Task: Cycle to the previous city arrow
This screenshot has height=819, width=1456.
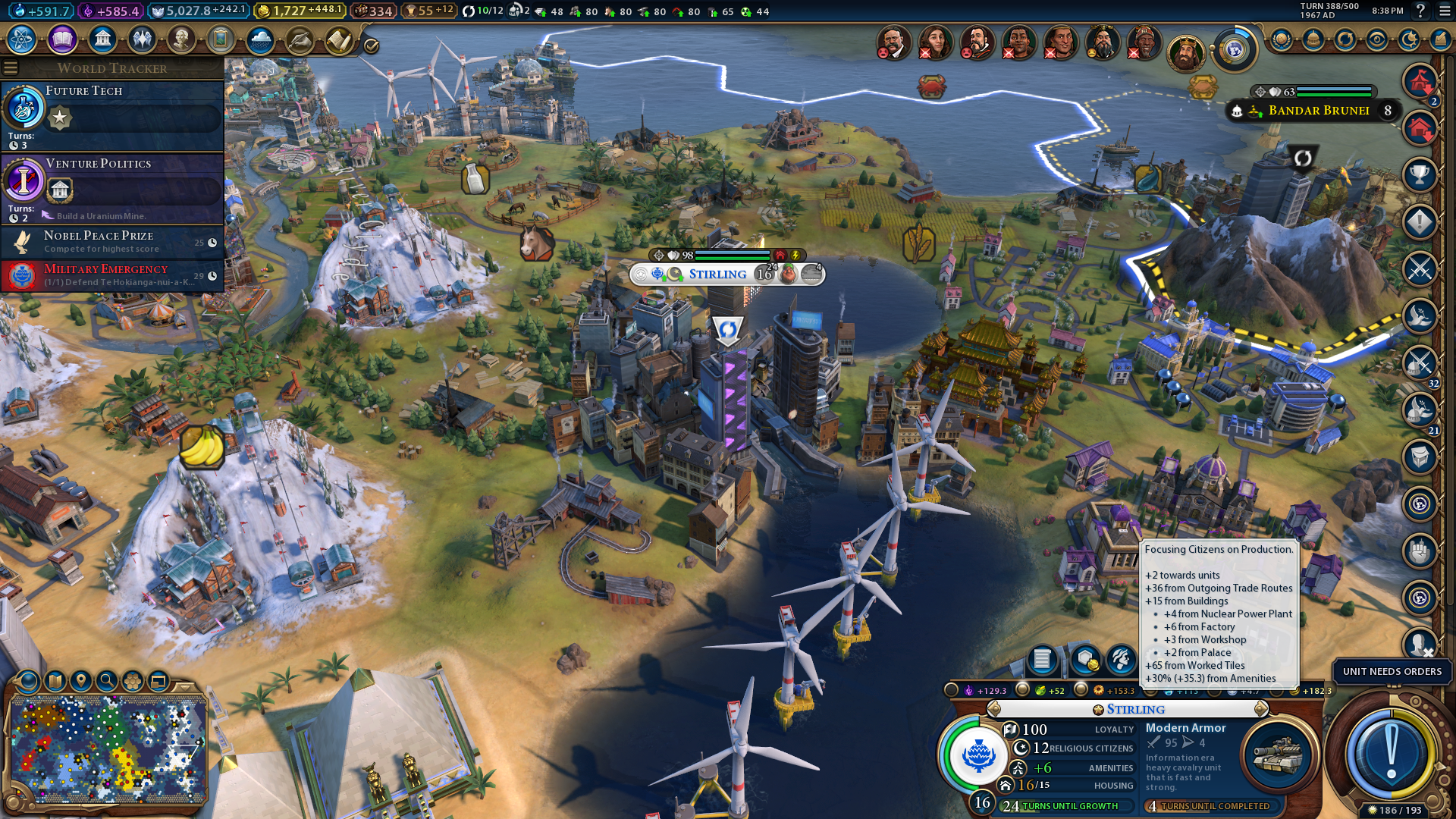Action: pos(994,709)
